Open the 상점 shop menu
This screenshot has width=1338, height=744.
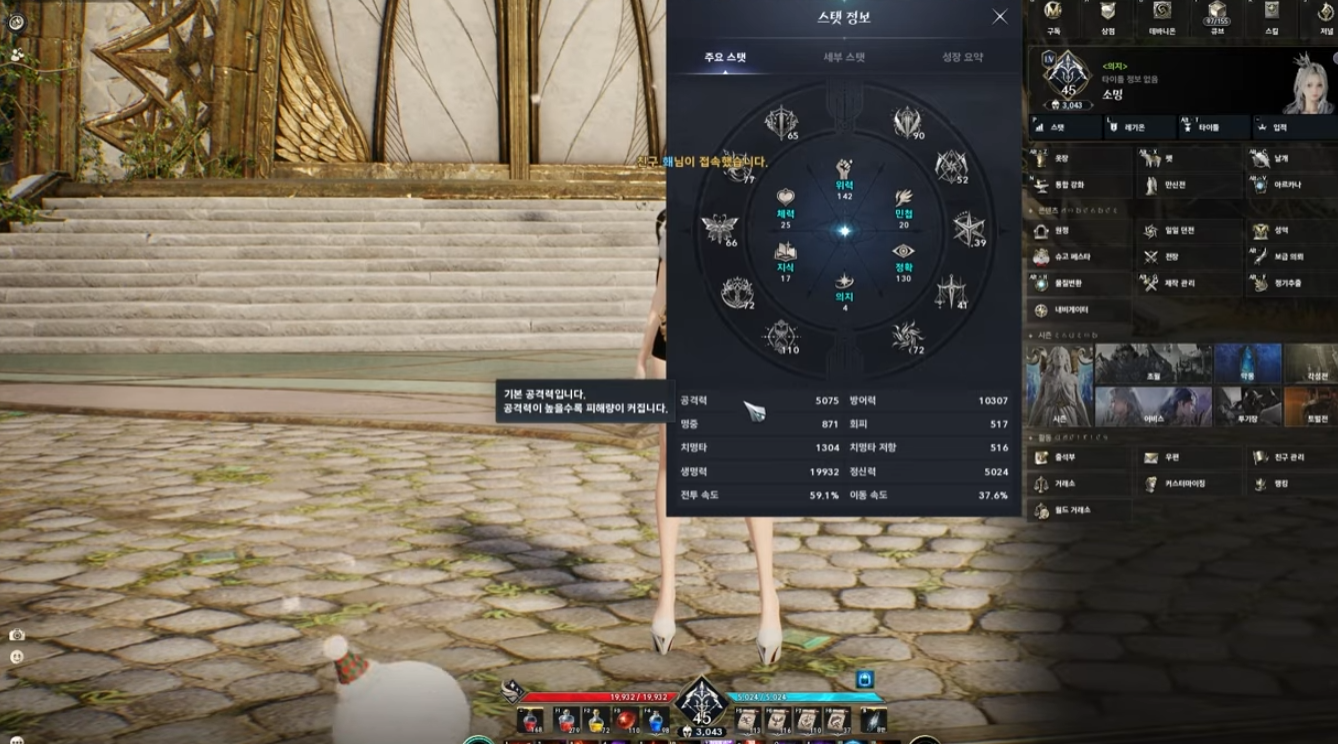point(1107,17)
